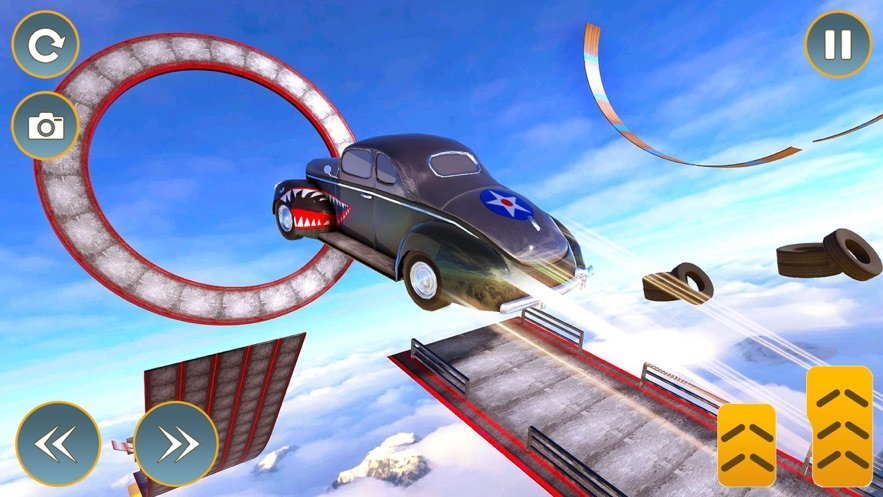Pause the game
Image resolution: width=883 pixels, height=497 pixels.
click(x=838, y=44)
